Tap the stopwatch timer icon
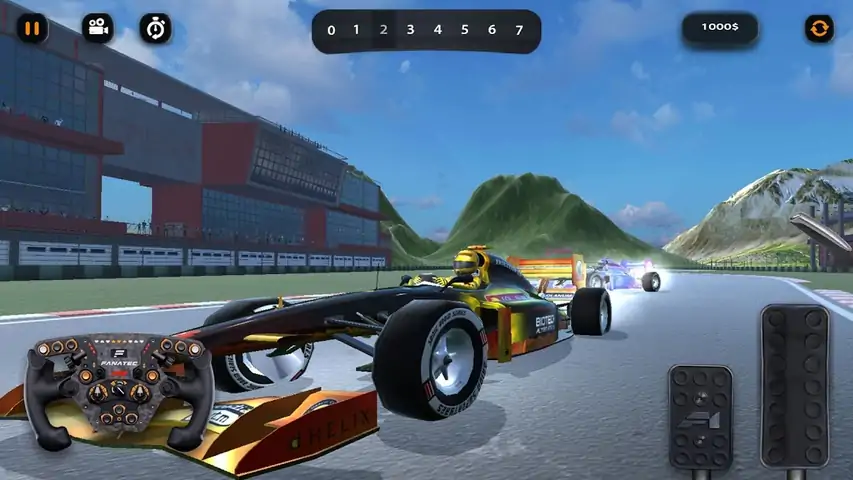853x480 pixels. 155,28
